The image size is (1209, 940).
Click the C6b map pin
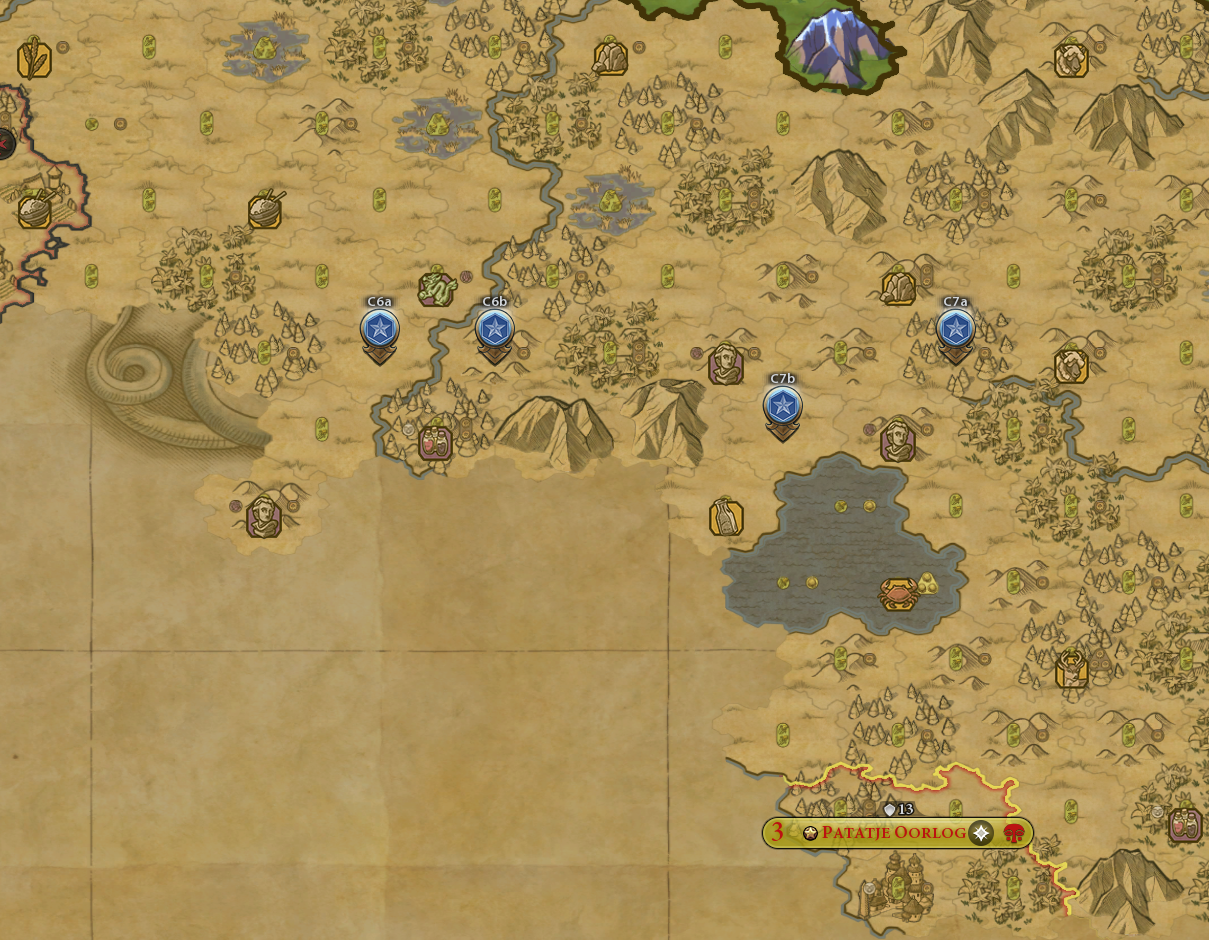coord(494,329)
